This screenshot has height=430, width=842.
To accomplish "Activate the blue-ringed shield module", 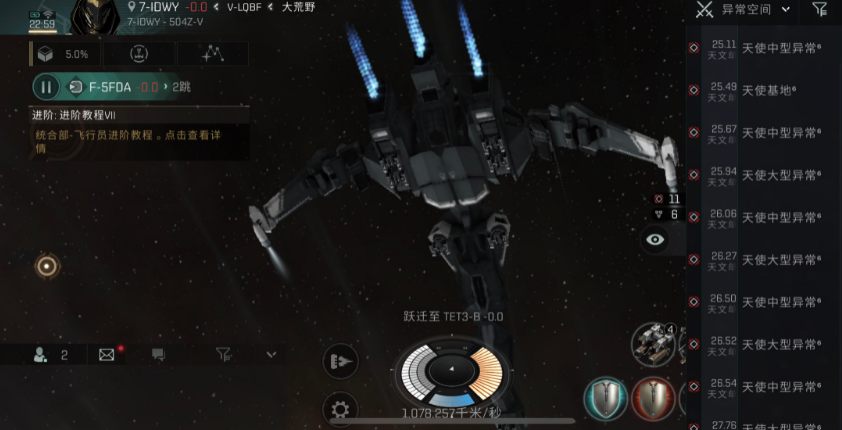I will (x=606, y=397).
